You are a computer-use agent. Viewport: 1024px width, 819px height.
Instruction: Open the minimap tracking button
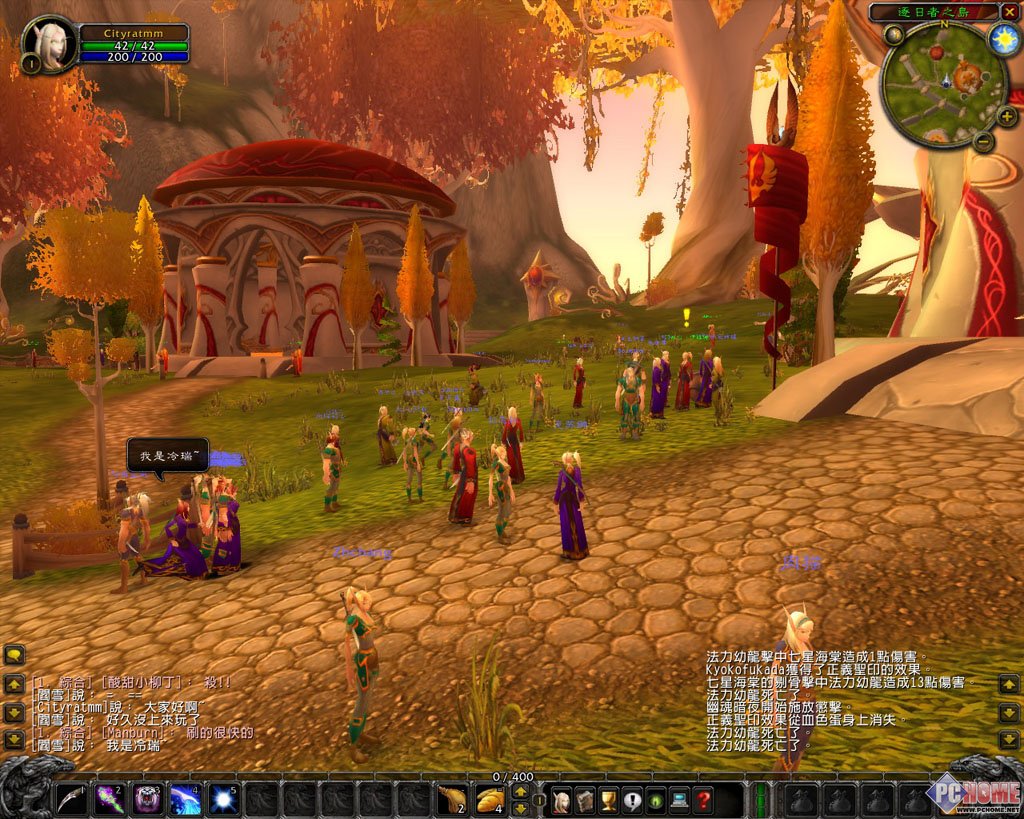(893, 36)
